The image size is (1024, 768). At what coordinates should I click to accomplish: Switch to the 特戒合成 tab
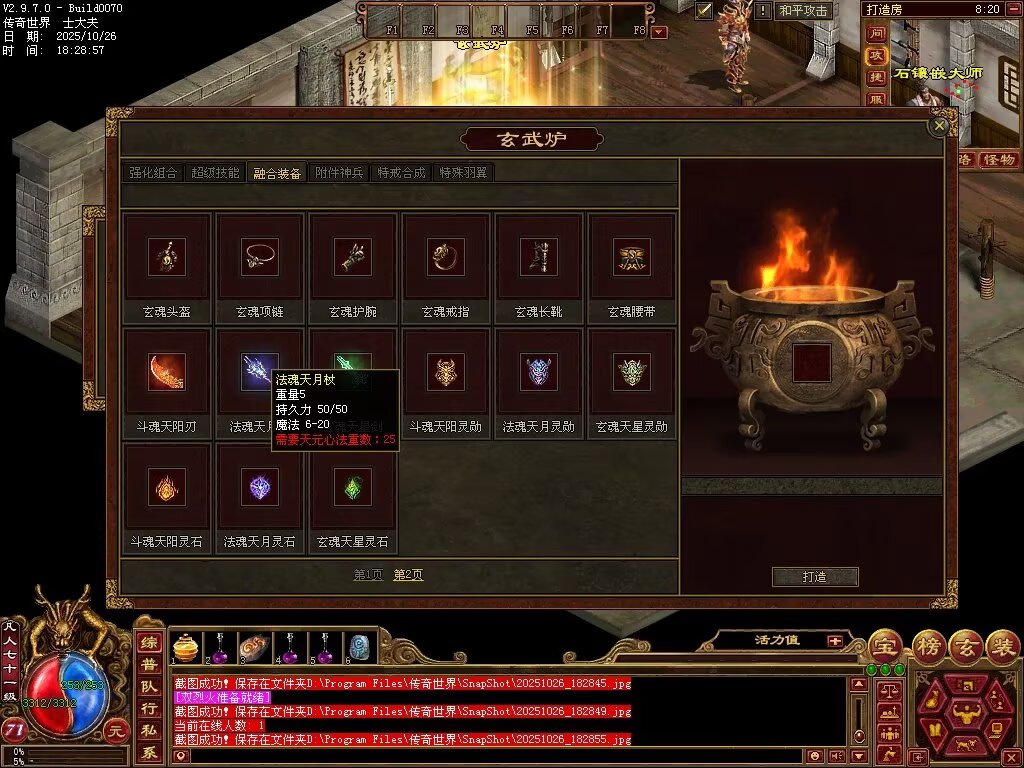402,173
